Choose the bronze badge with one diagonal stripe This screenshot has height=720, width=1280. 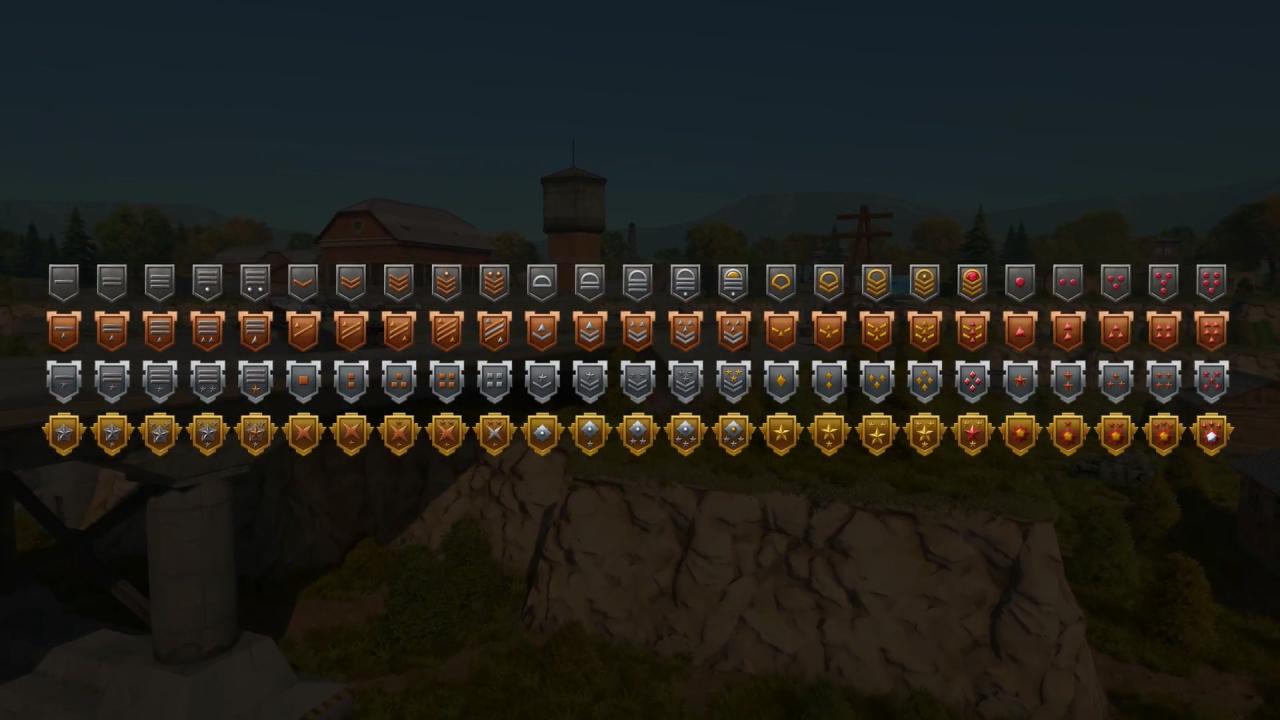pos(303,331)
